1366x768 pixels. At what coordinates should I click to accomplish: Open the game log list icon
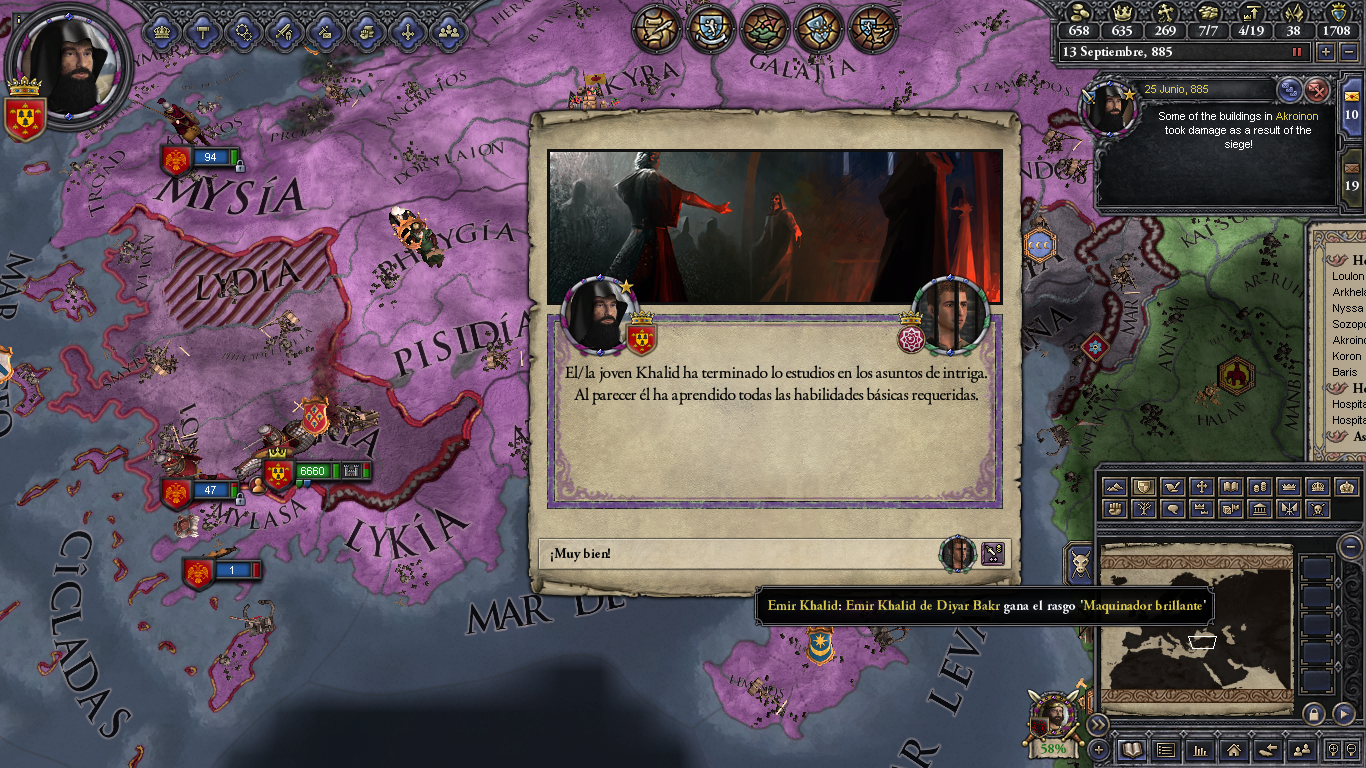point(1166,749)
